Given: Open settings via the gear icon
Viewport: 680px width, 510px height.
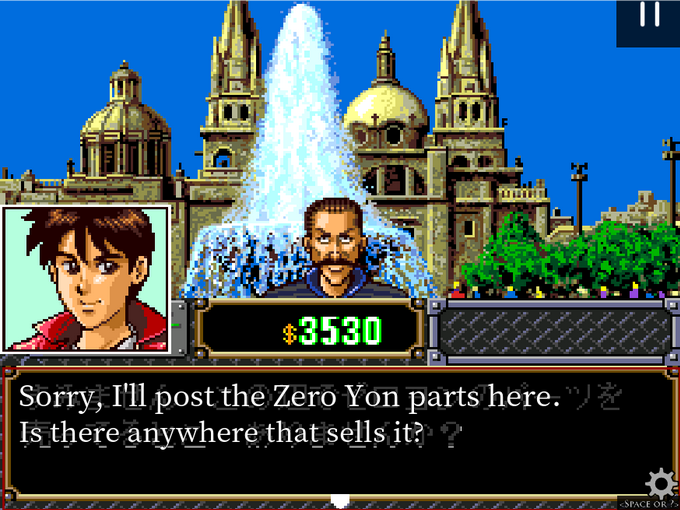Looking at the screenshot, I should click(660, 484).
